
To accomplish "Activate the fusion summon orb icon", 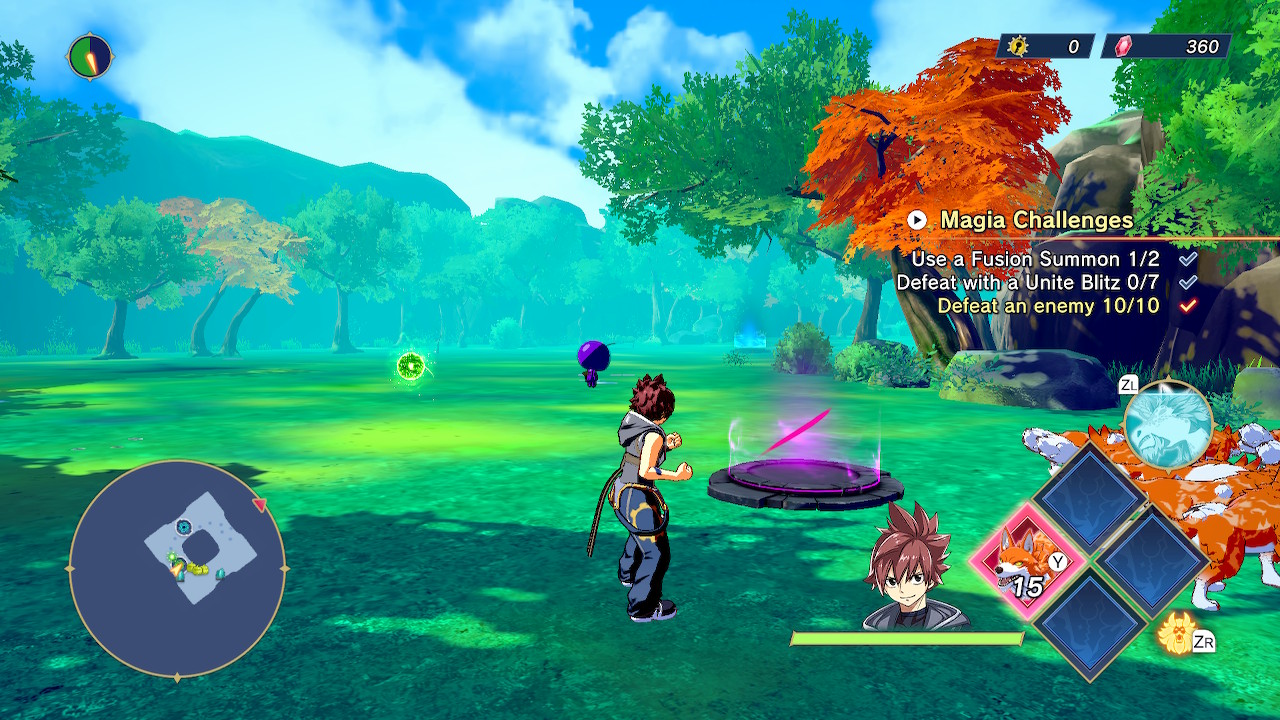I will pyautogui.click(x=1168, y=424).
